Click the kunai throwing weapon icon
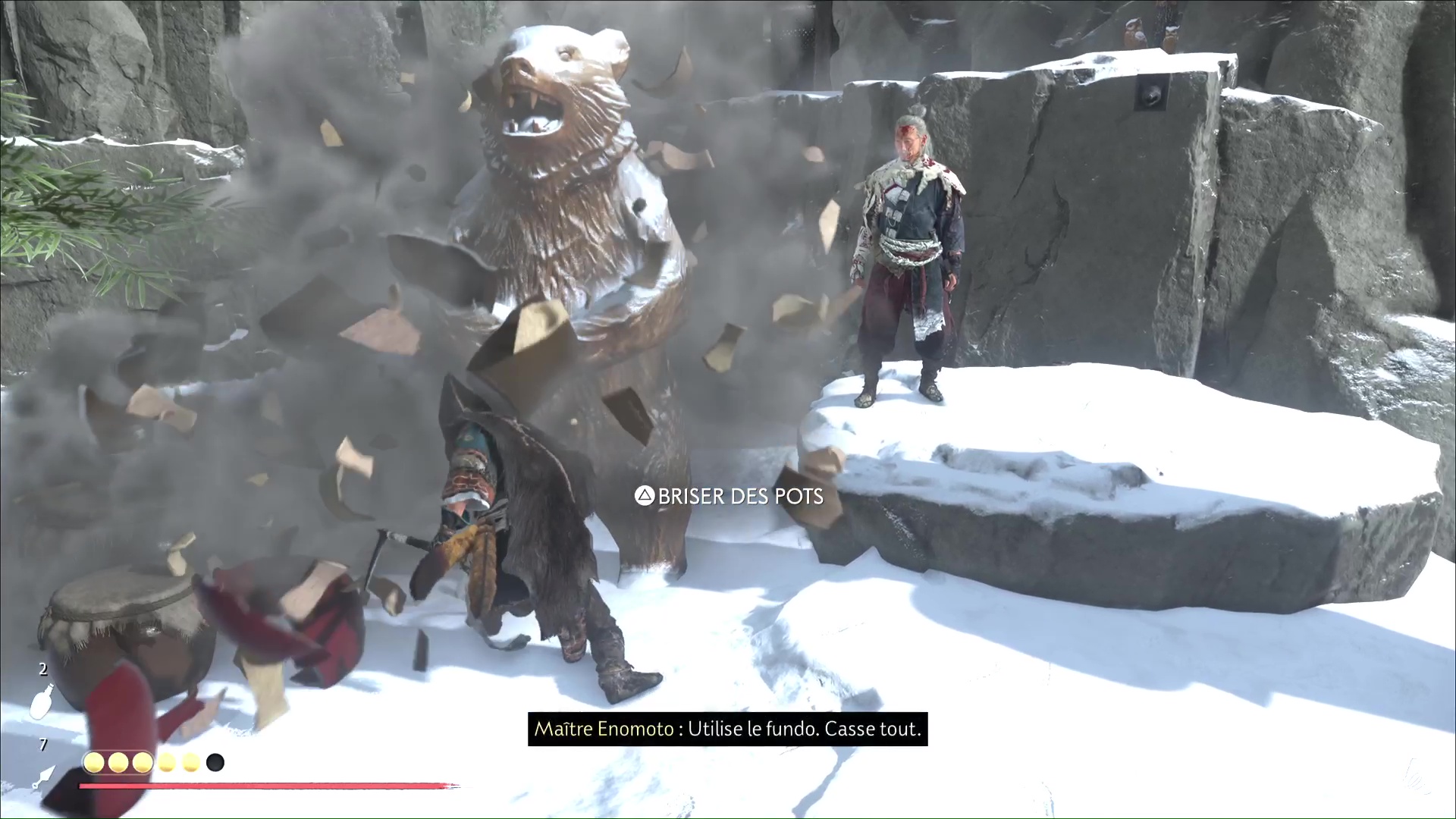Viewport: 1456px width, 819px height. tap(44, 777)
